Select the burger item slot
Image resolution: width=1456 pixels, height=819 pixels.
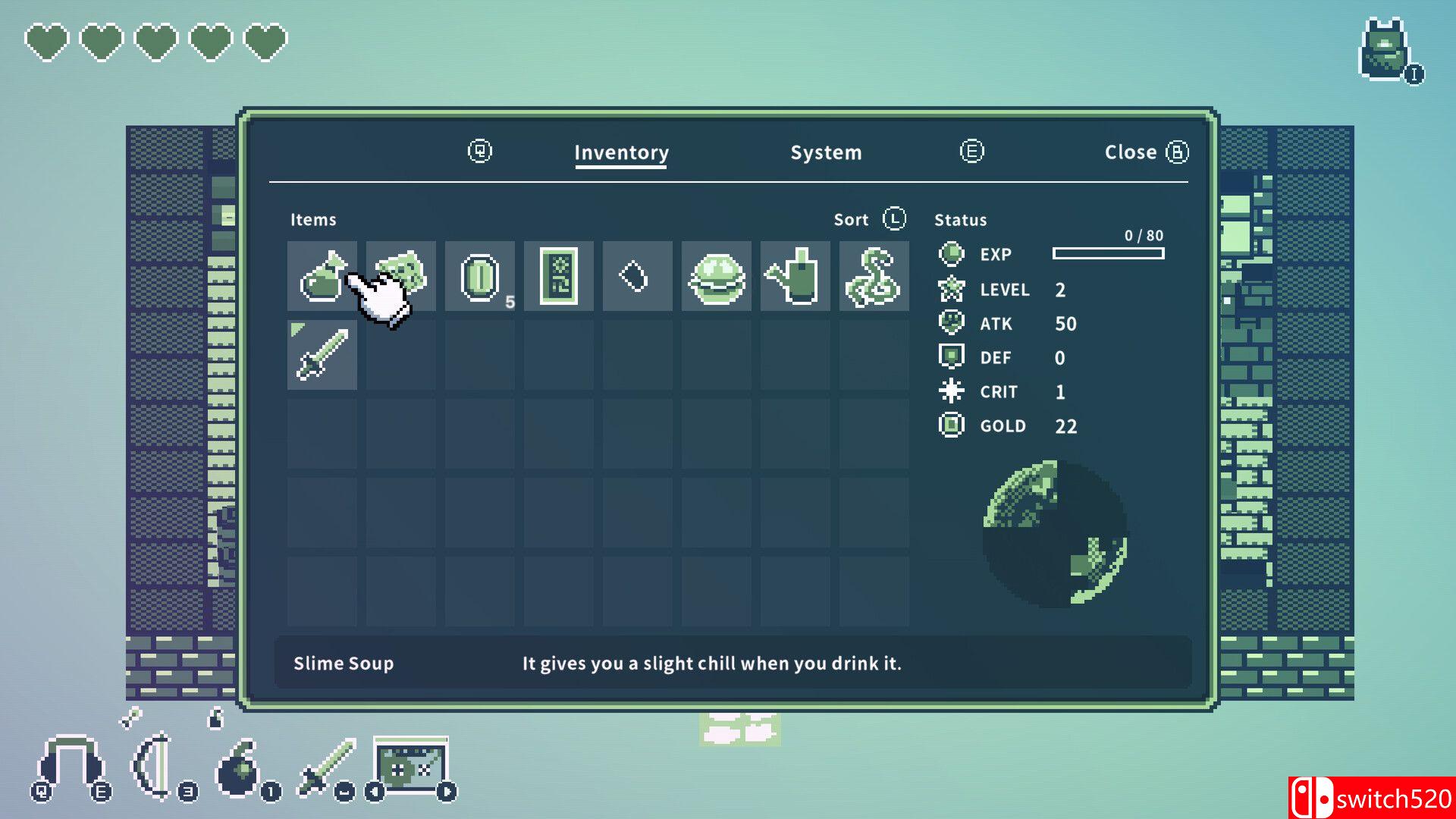point(716,276)
